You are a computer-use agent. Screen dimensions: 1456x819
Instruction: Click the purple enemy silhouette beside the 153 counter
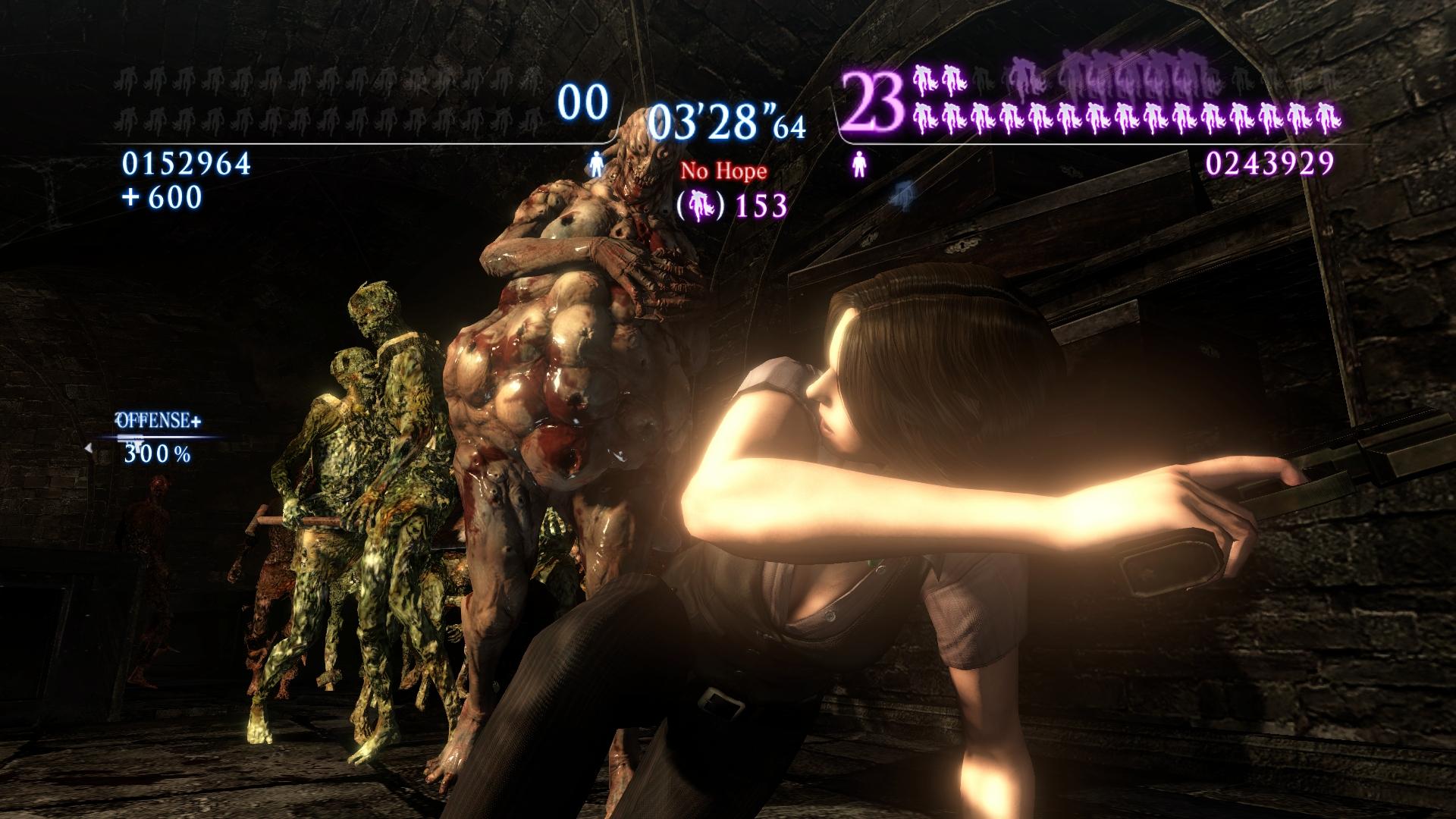point(700,205)
